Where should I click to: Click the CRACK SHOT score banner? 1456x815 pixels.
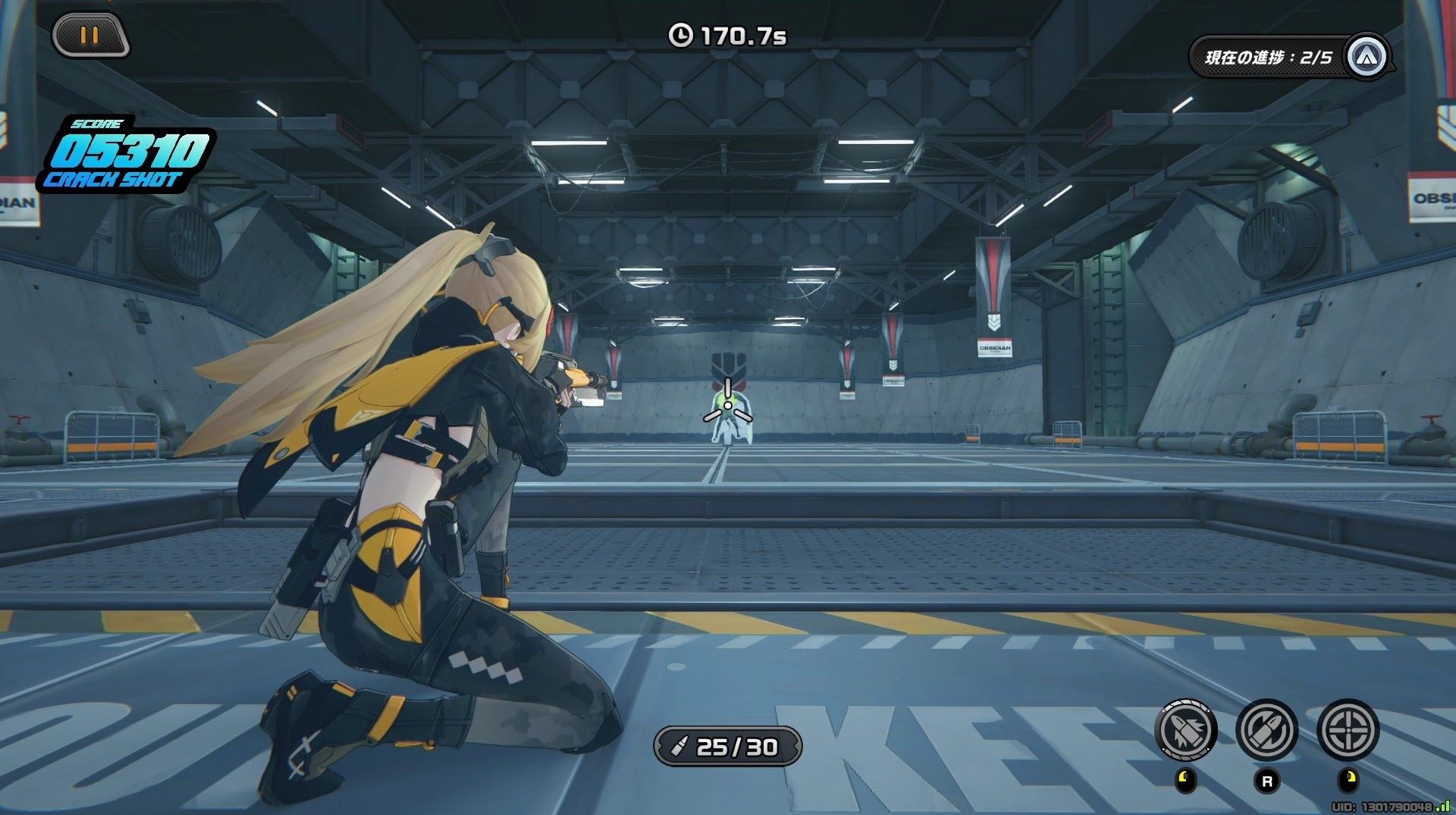click(115, 180)
